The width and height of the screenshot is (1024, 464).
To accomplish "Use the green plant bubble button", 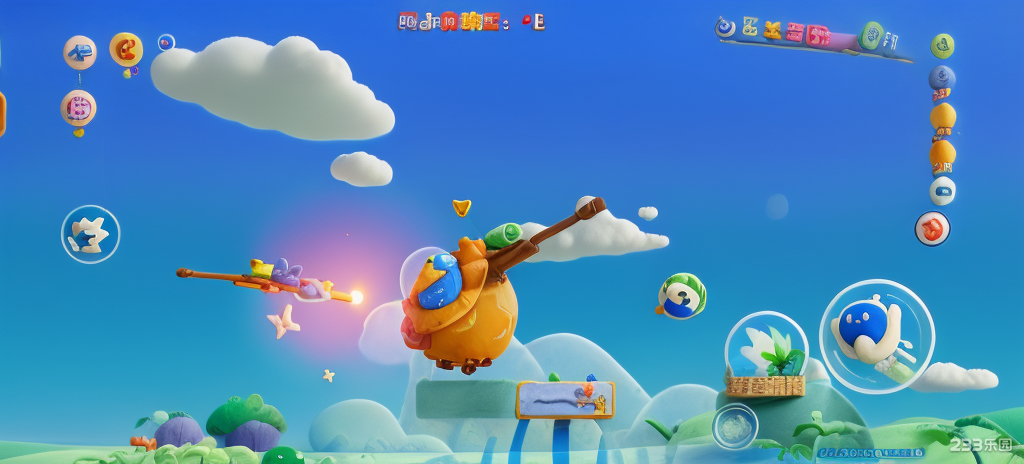I will coord(767,353).
